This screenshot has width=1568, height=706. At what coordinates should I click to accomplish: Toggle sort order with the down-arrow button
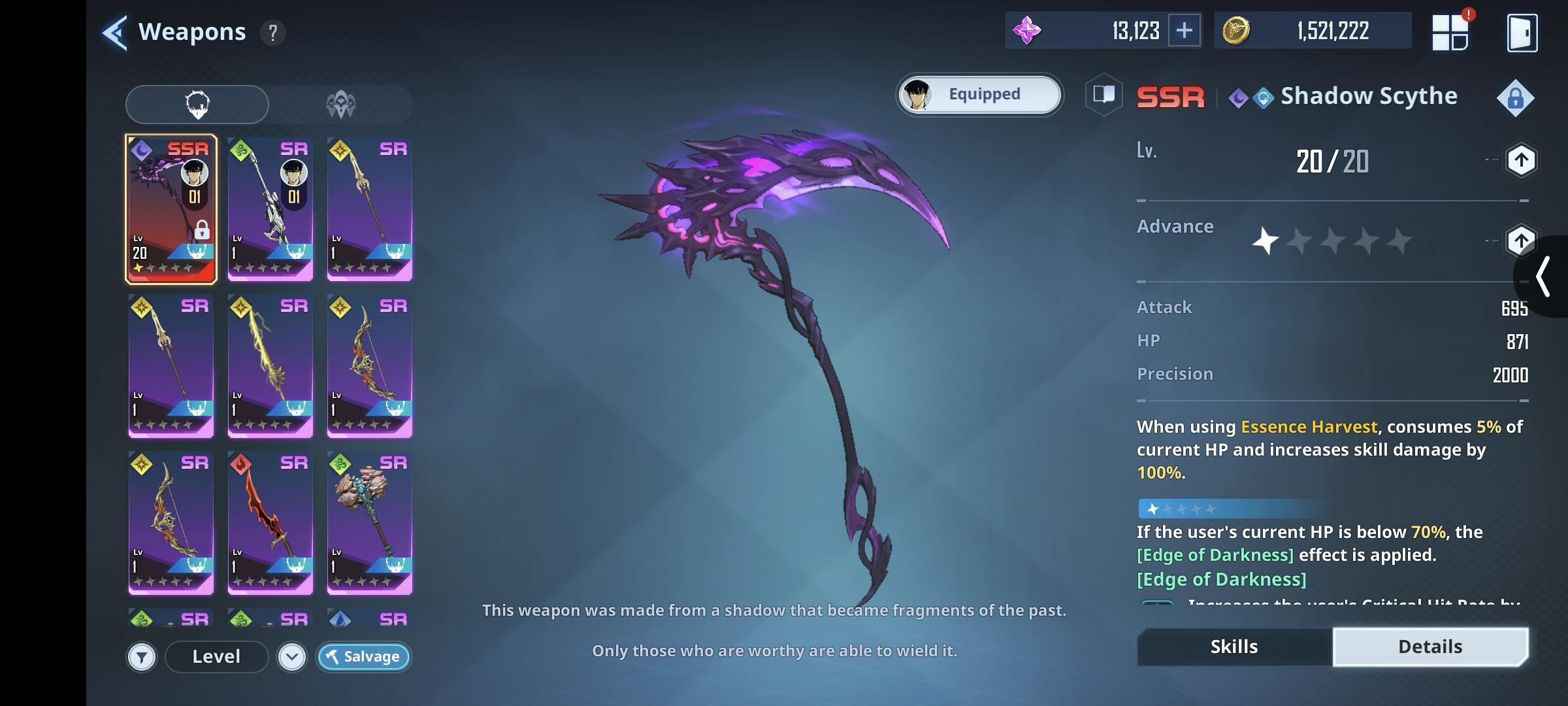coord(291,657)
